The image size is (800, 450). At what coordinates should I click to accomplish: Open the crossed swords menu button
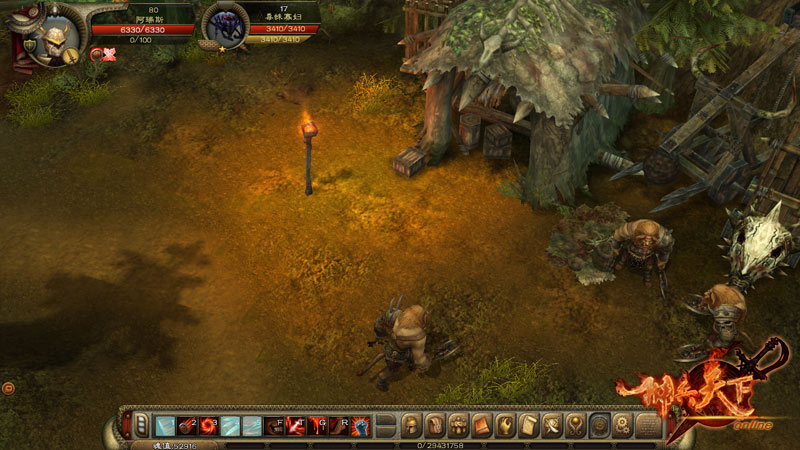(x=552, y=426)
